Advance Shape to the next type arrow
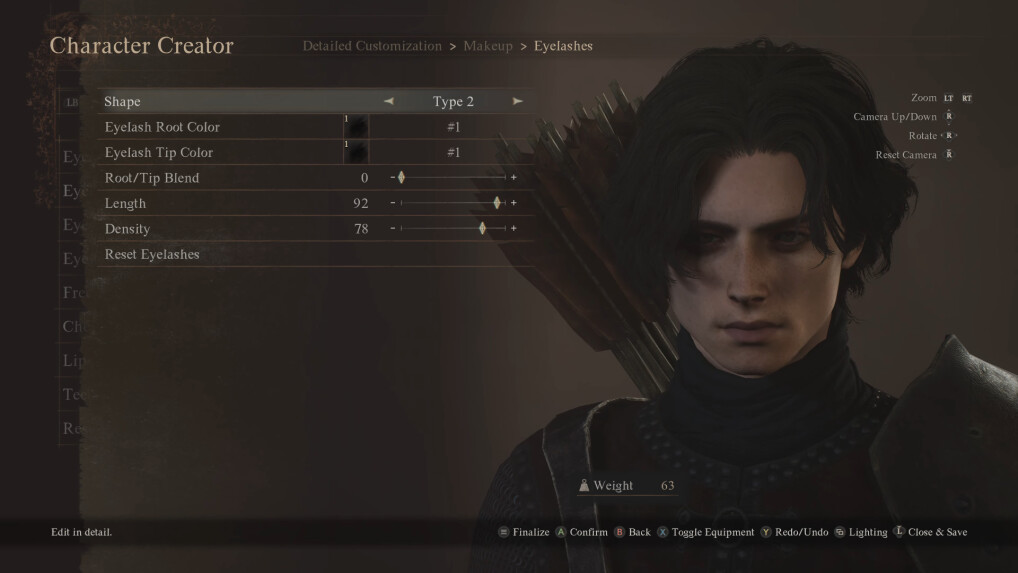1018x573 pixels. pos(517,101)
